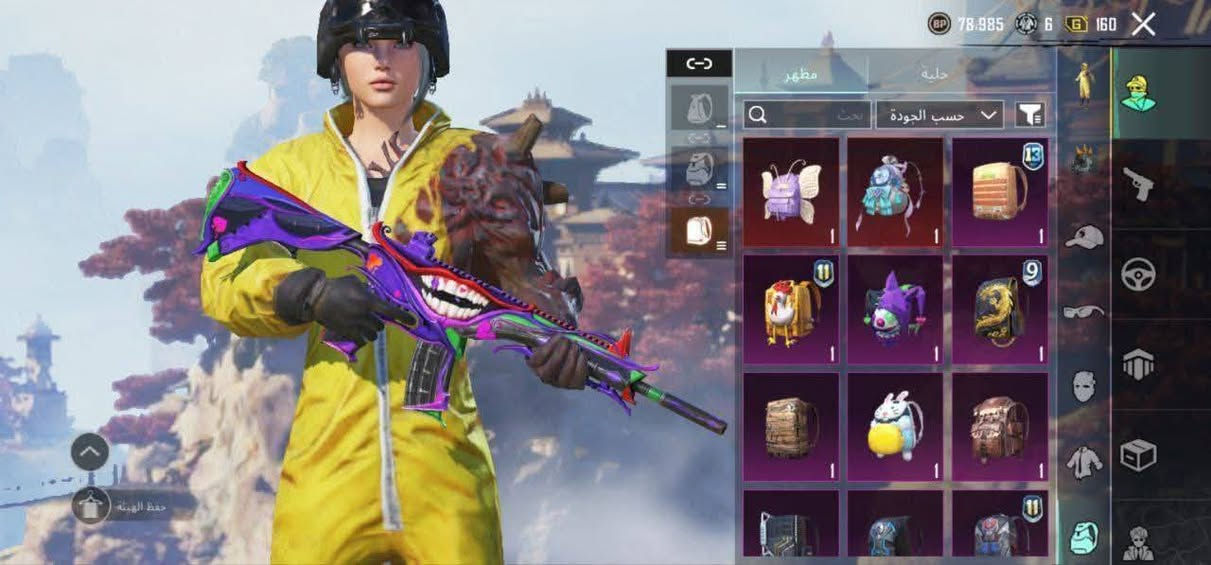Open the pistol weapons category
Viewport: 1211px width, 565px height.
[x=1138, y=184]
